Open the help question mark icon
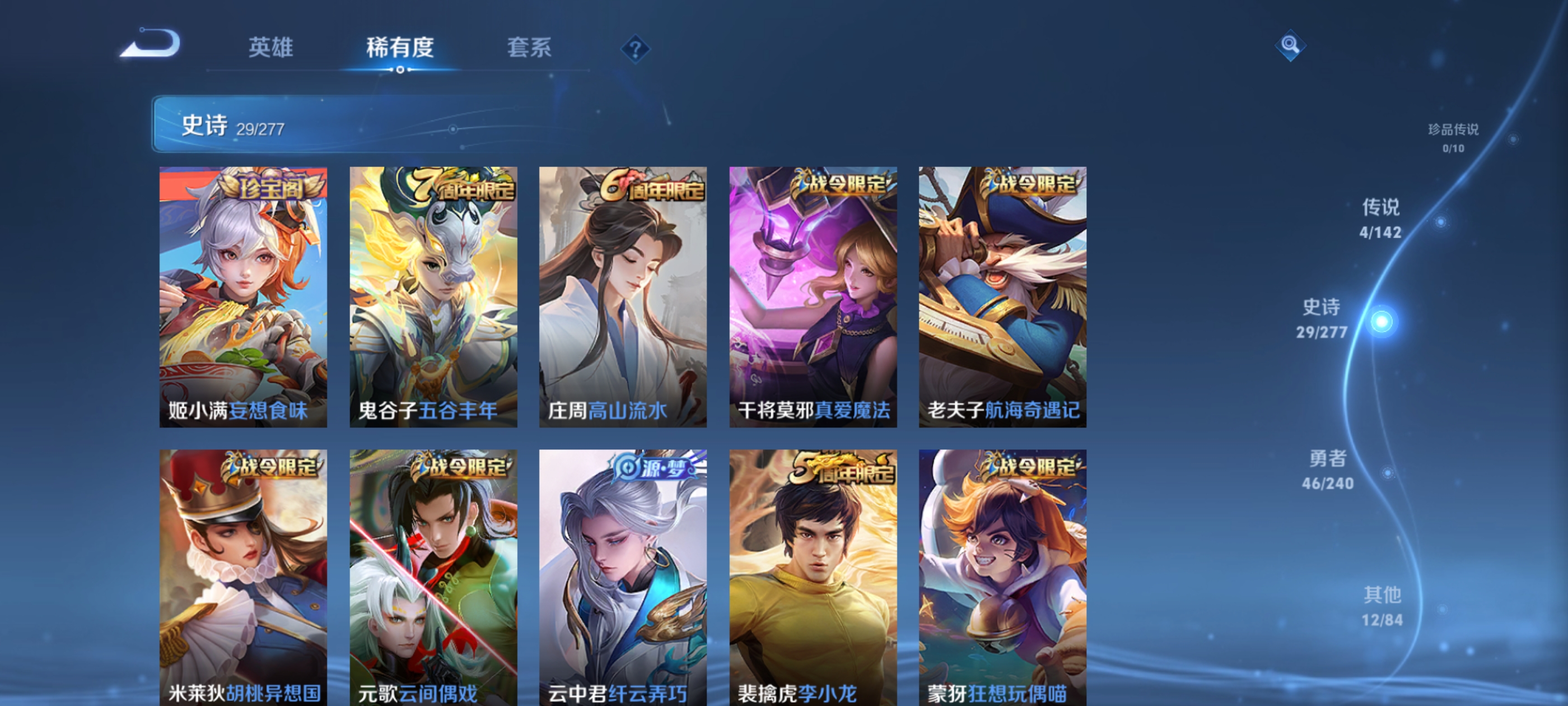Viewport: 1568px width, 706px height. 635,50
